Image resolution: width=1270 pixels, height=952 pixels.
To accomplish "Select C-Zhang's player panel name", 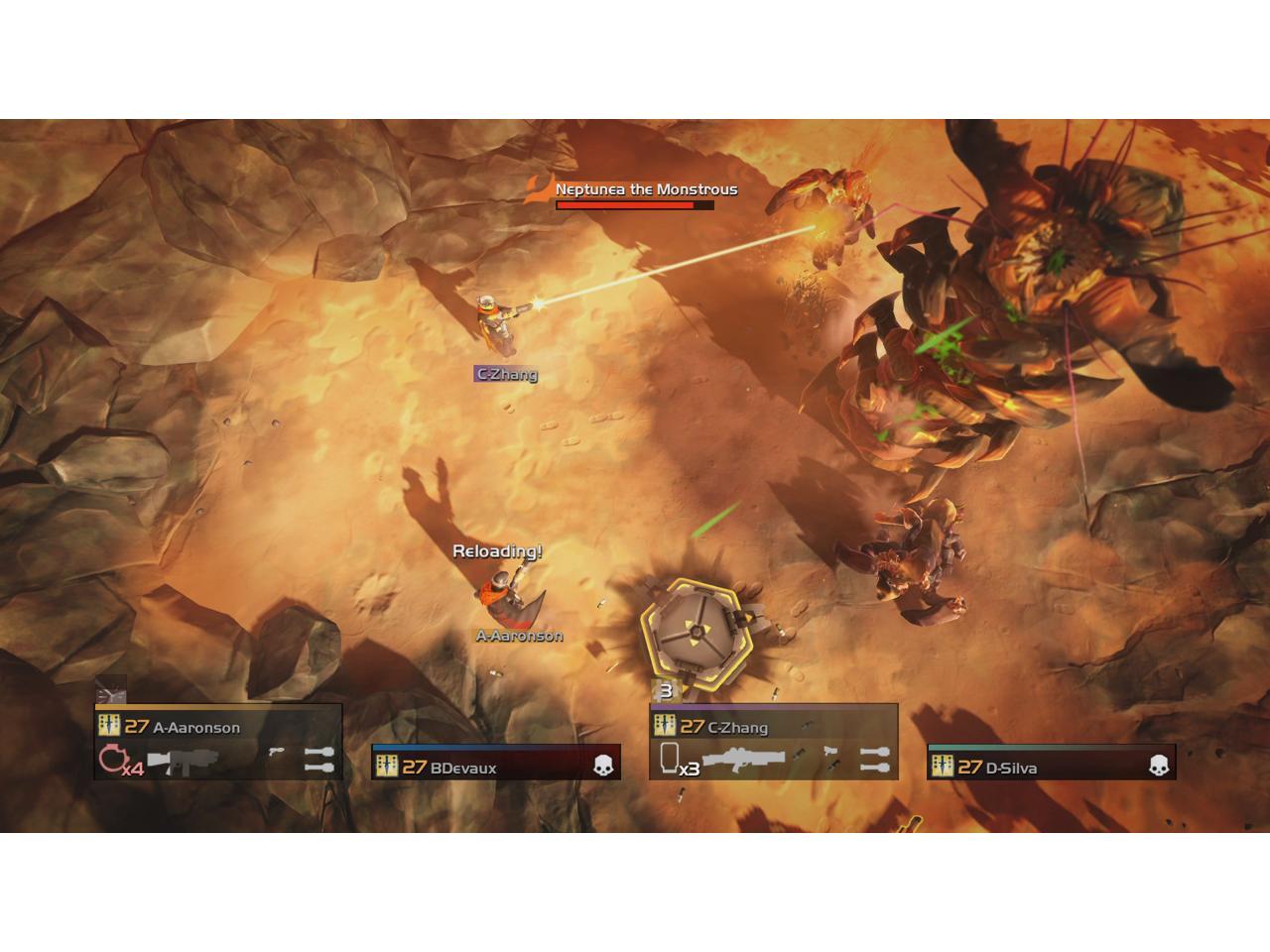I will point(737,727).
